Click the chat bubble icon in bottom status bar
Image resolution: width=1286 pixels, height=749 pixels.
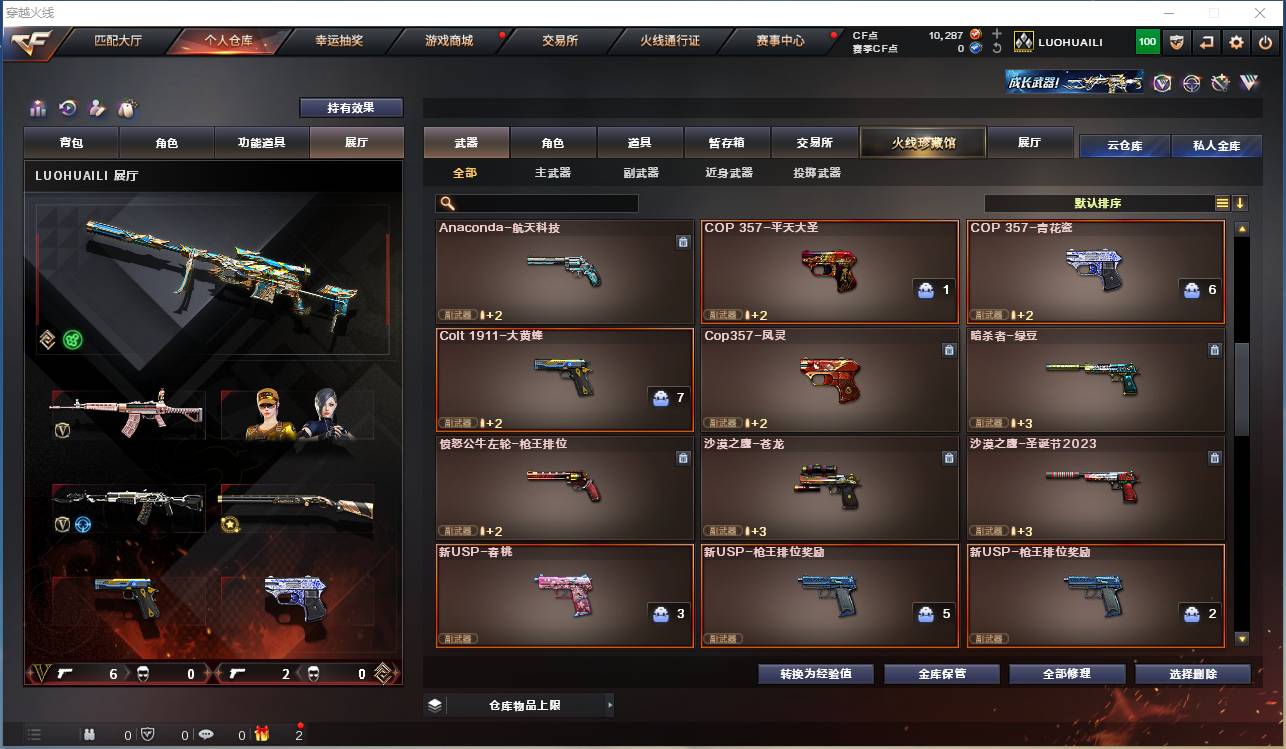click(x=205, y=733)
